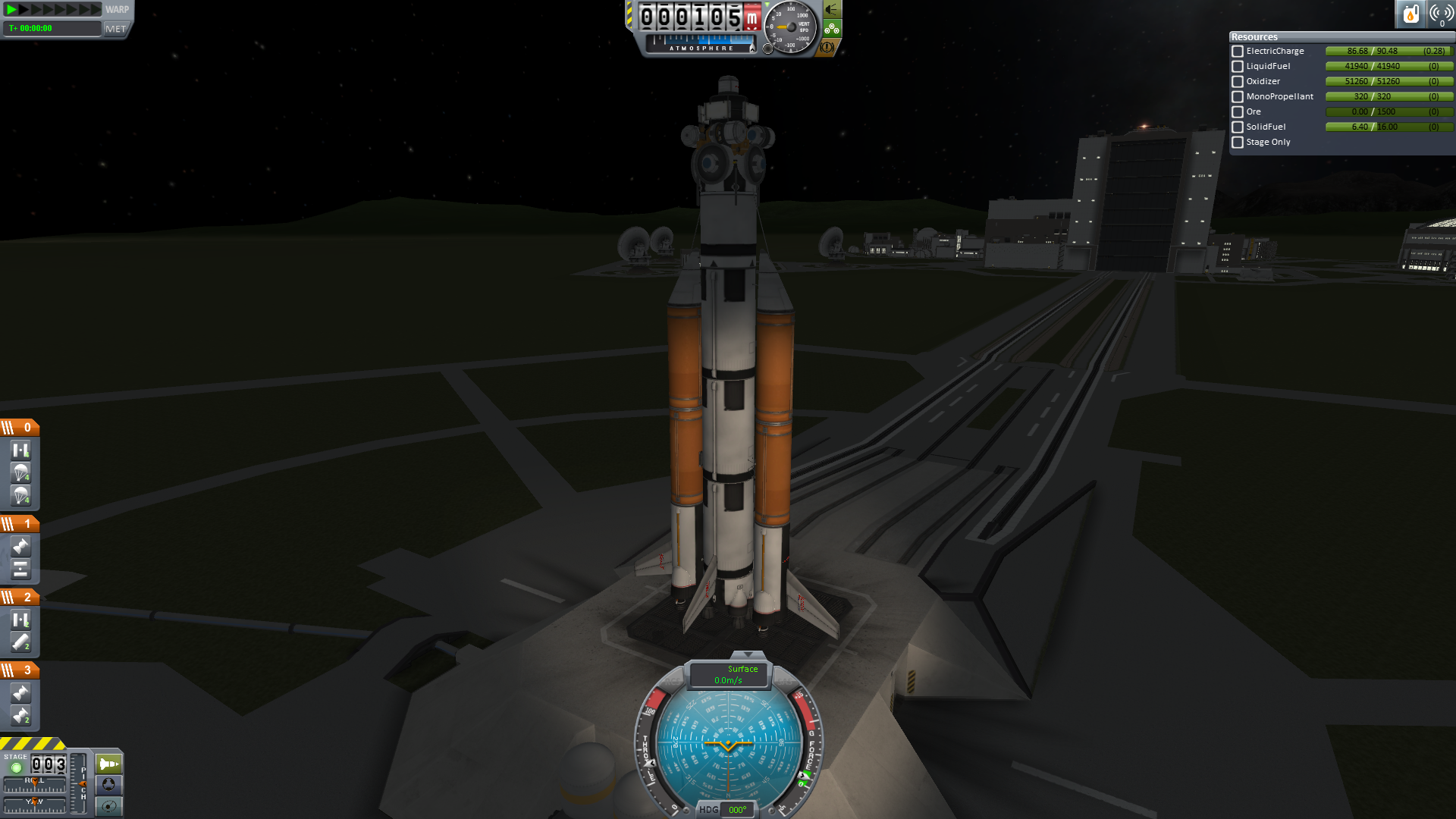
Task: Tick the MonoPropellant resource checkbox
Action: click(x=1238, y=97)
